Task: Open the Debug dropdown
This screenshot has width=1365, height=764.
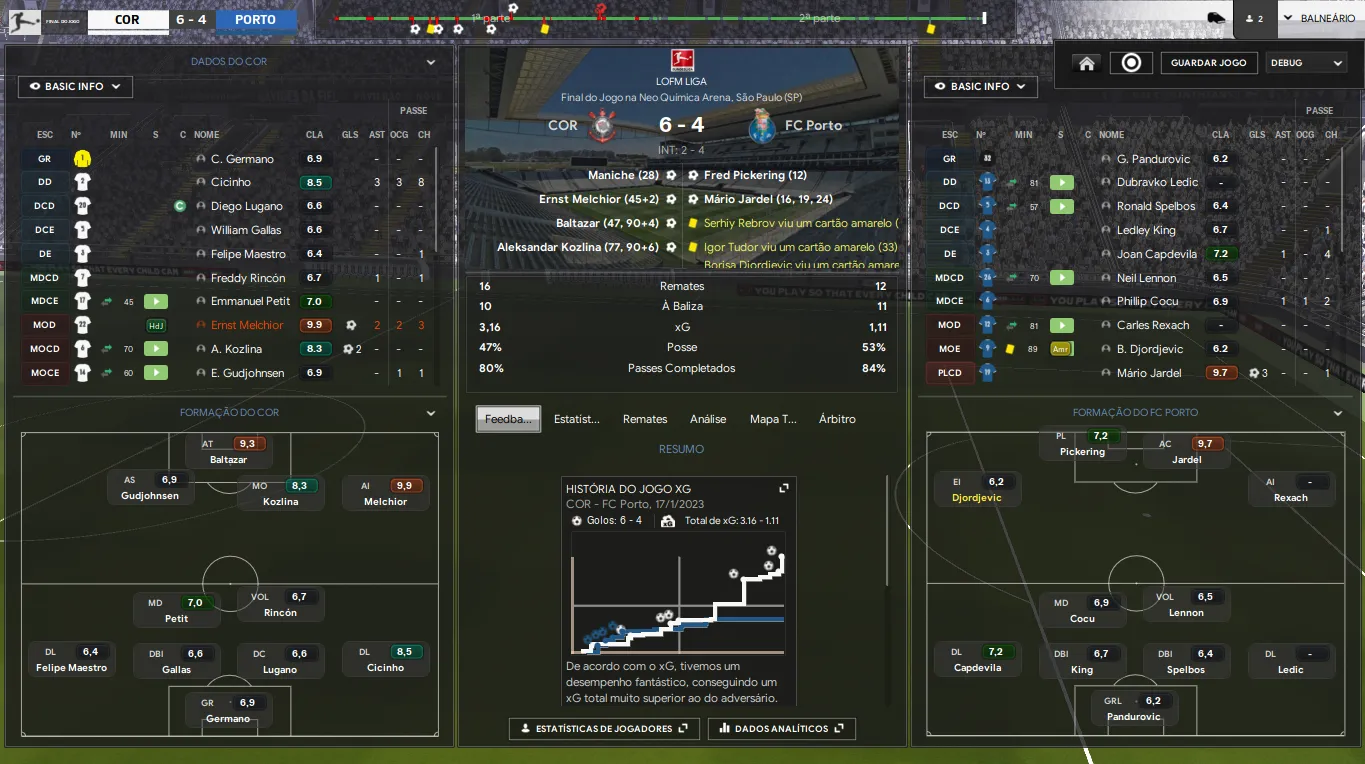Action: 1306,63
